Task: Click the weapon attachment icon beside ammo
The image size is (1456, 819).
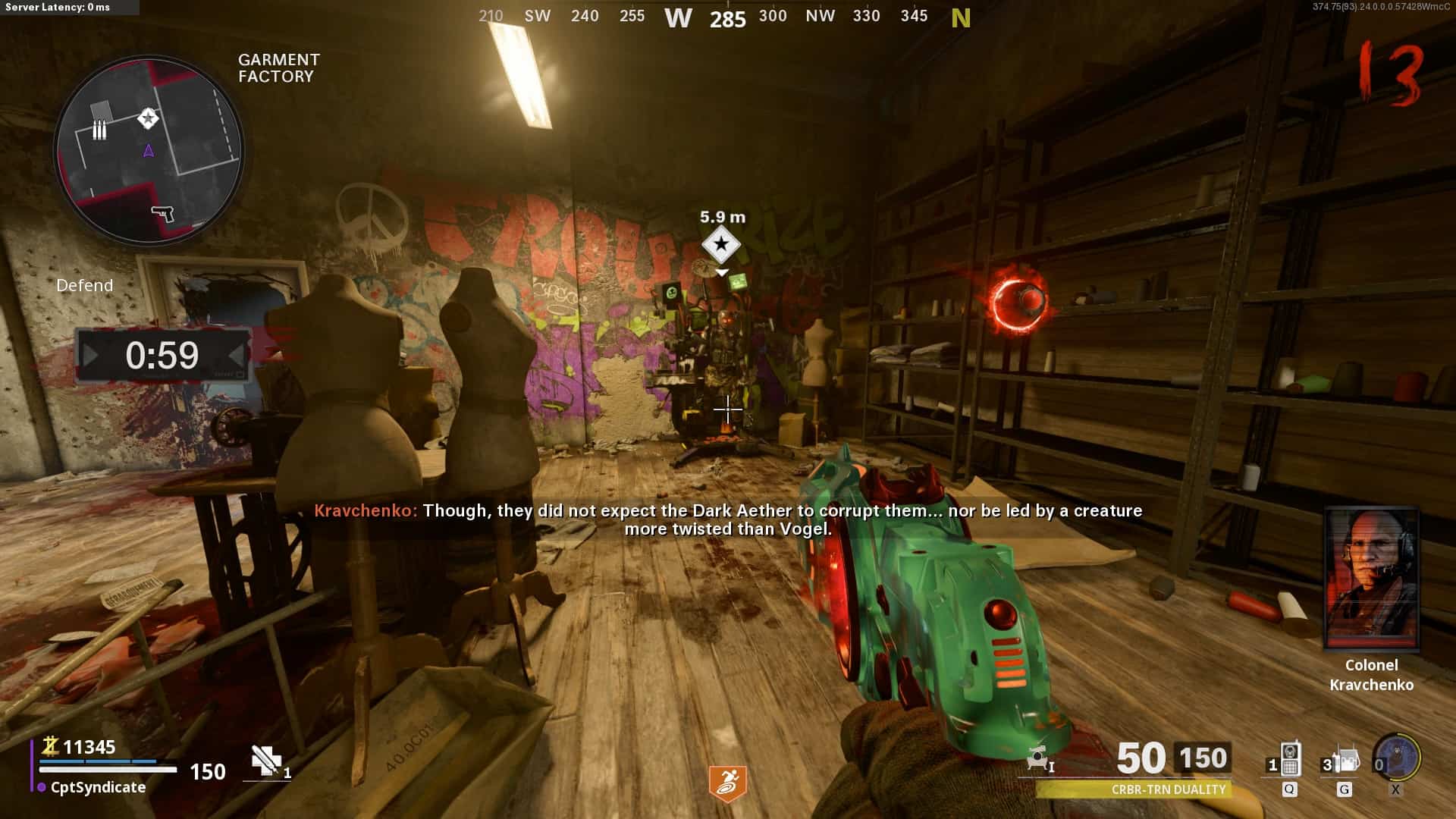Action: (x=1040, y=758)
